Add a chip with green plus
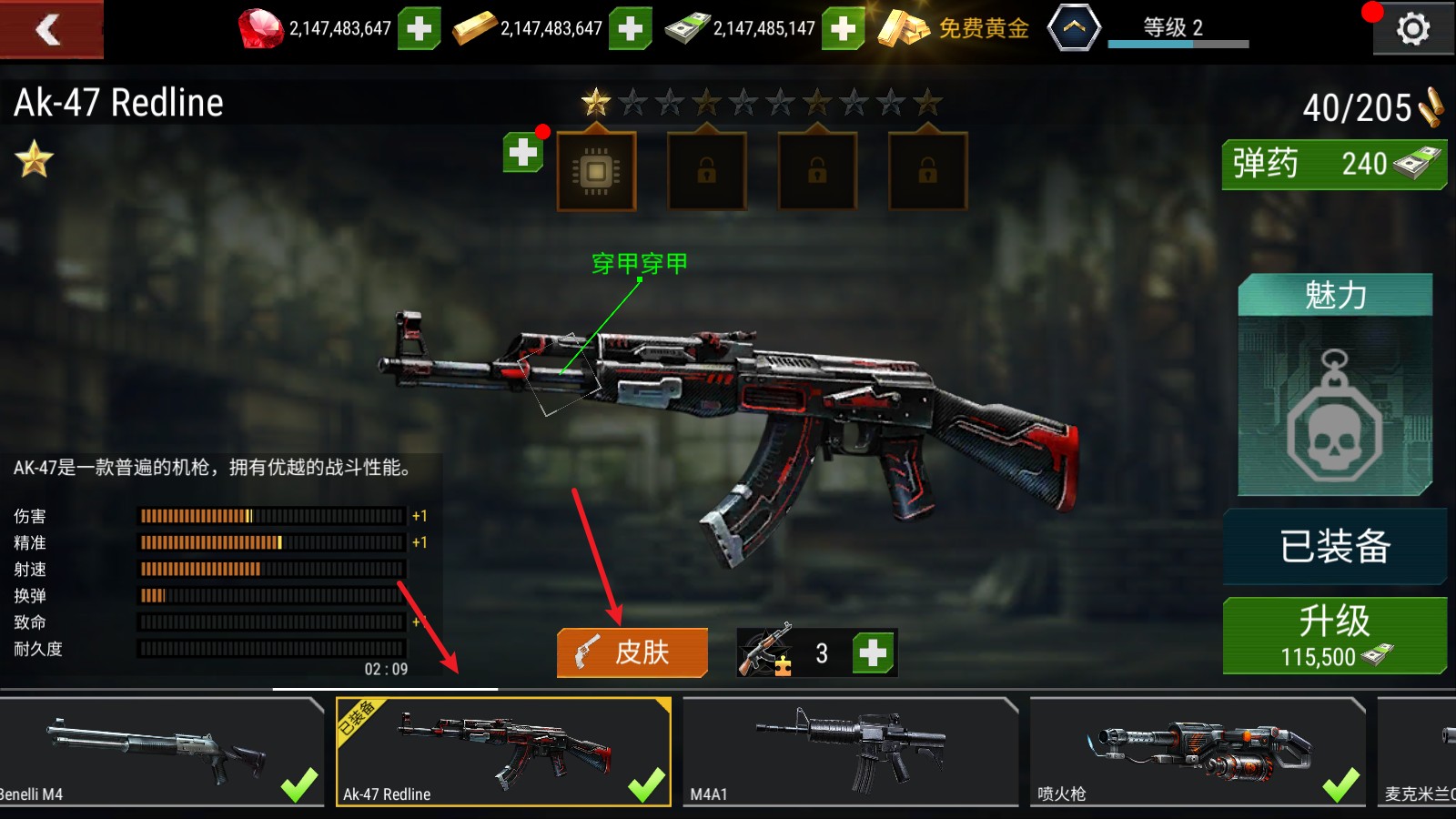1456x819 pixels. tap(523, 153)
